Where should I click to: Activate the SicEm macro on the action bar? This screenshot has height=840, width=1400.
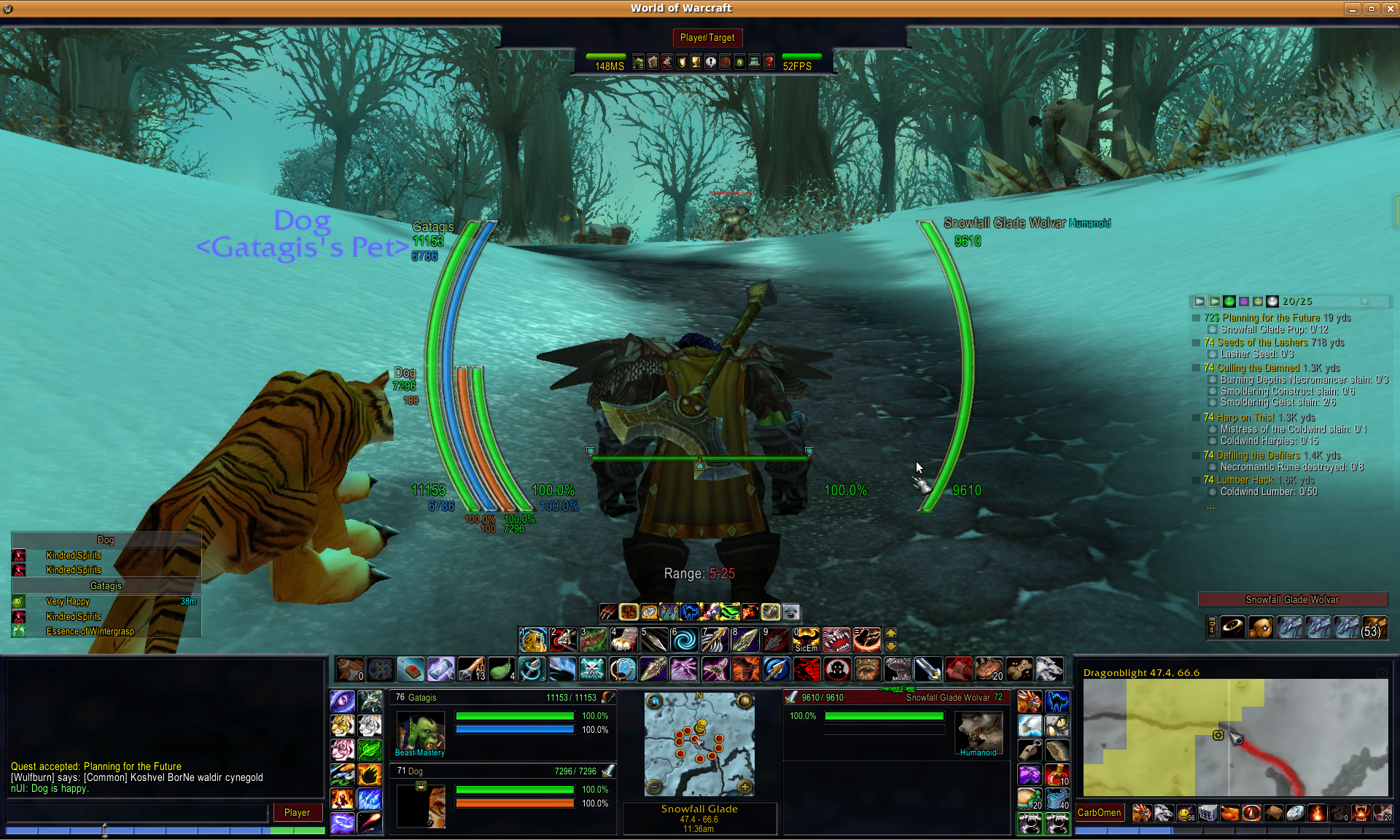[x=806, y=639]
